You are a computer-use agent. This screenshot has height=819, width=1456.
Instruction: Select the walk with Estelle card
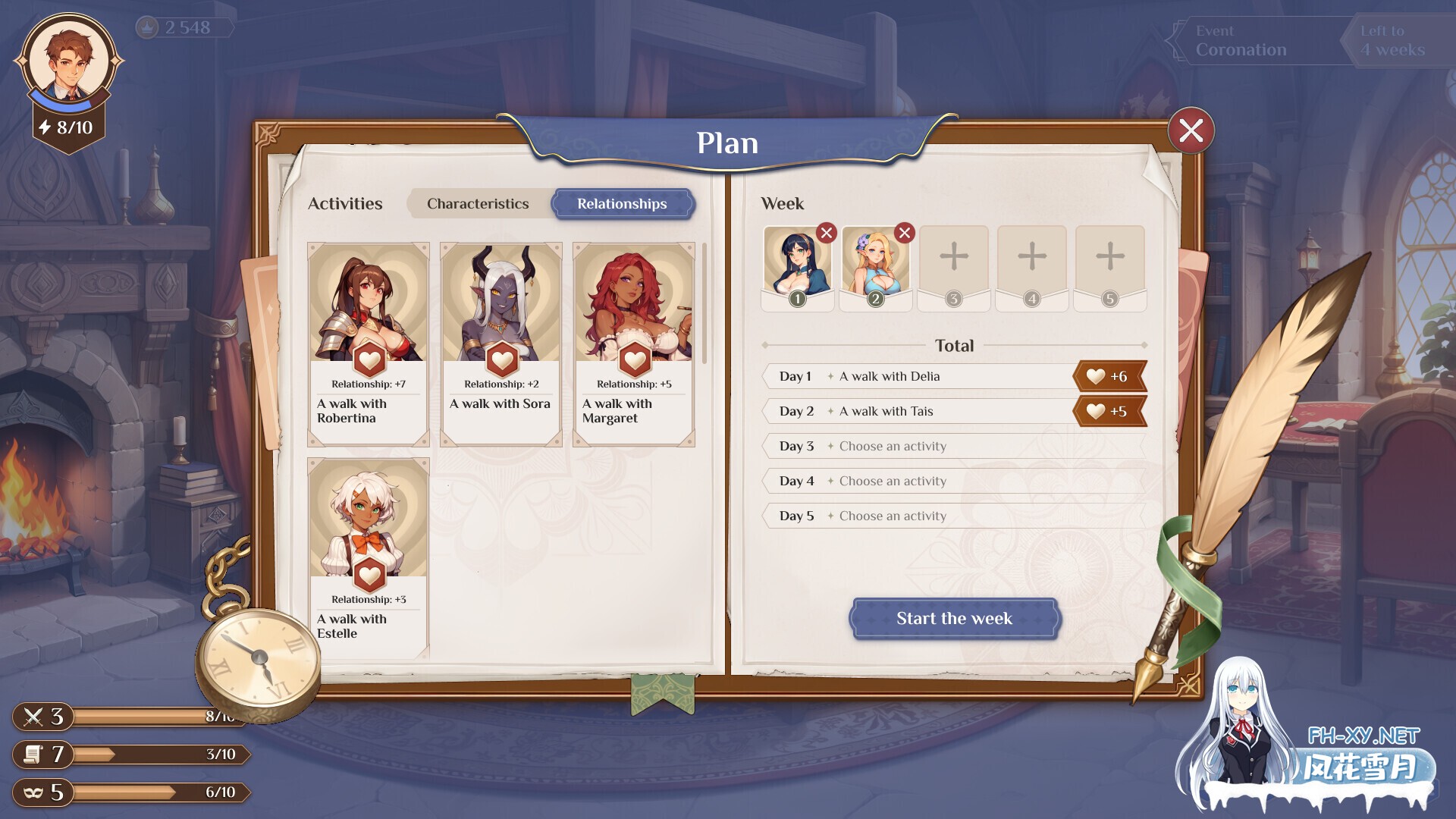369,557
